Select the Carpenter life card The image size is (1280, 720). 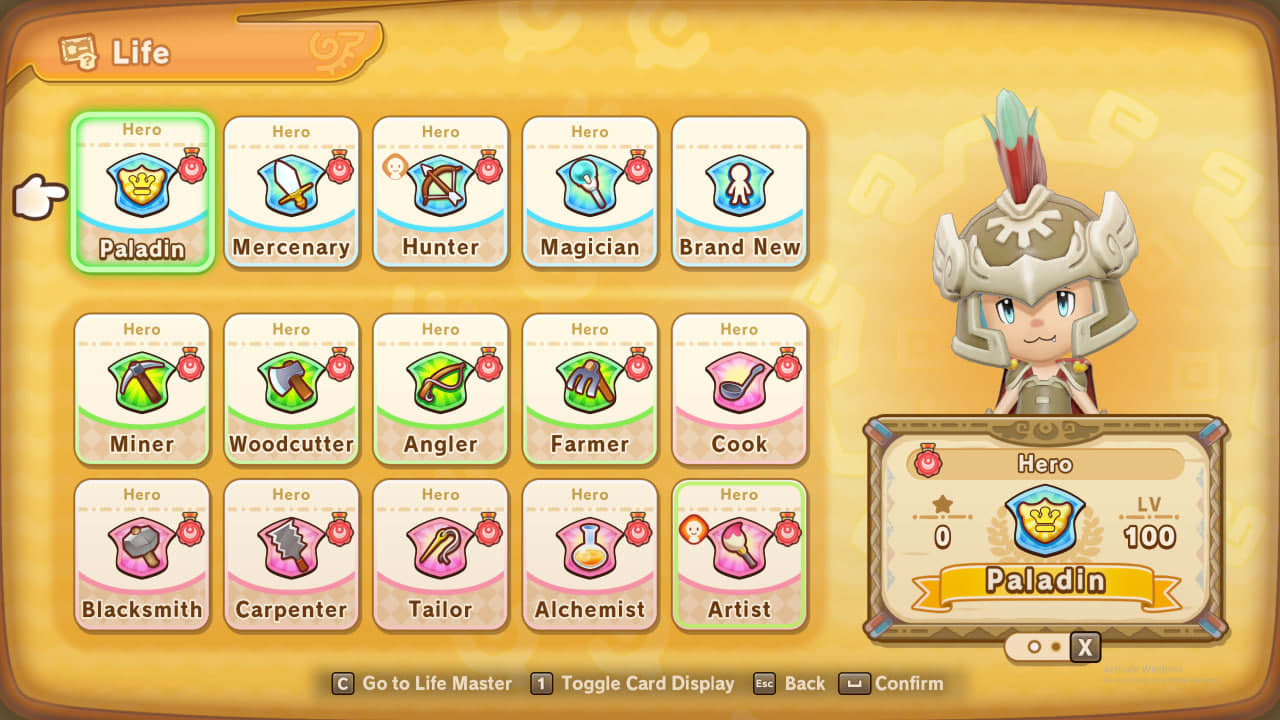291,555
